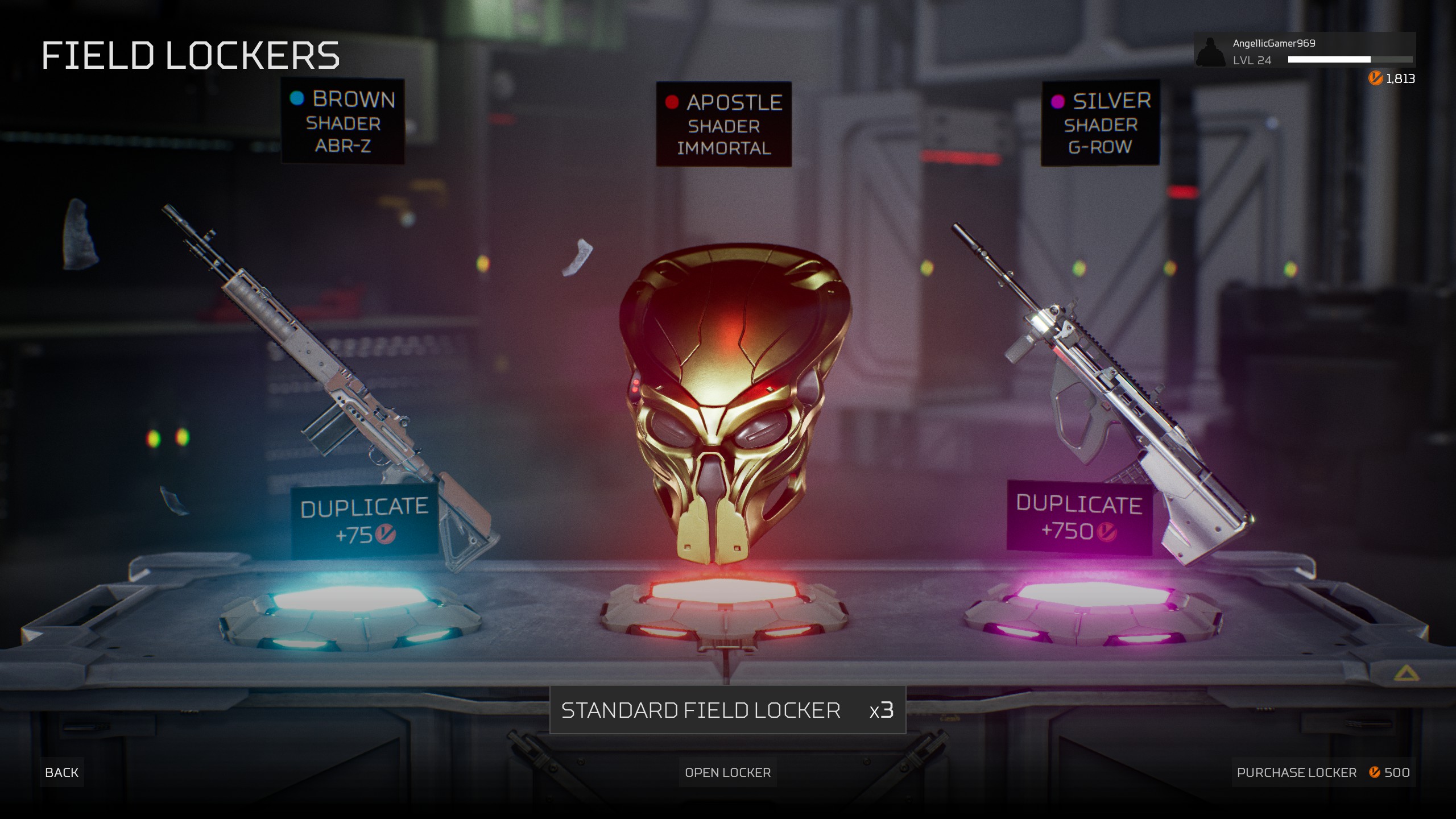This screenshot has width=1456, height=819.
Task: Purchase a locker for 500
Action: (1322, 772)
